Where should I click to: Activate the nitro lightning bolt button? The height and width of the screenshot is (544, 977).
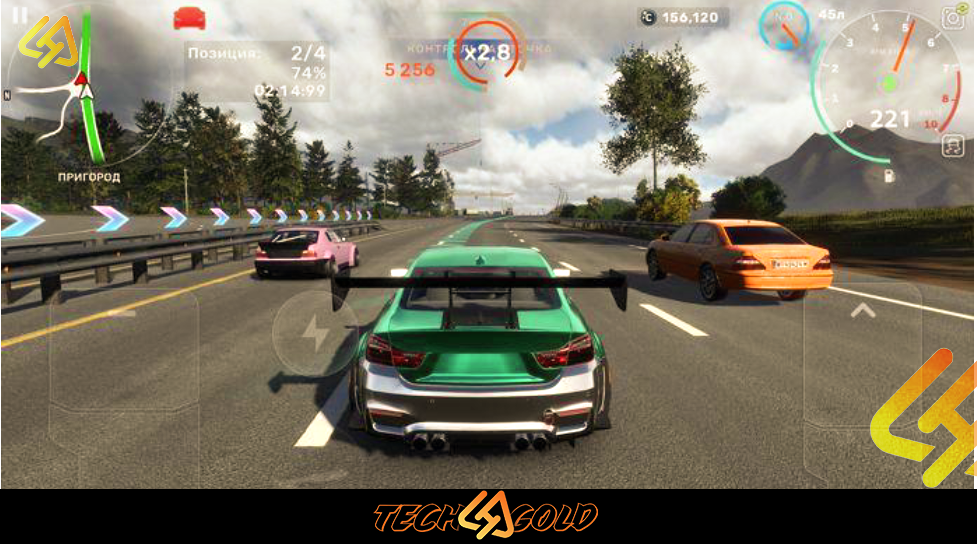pos(312,333)
